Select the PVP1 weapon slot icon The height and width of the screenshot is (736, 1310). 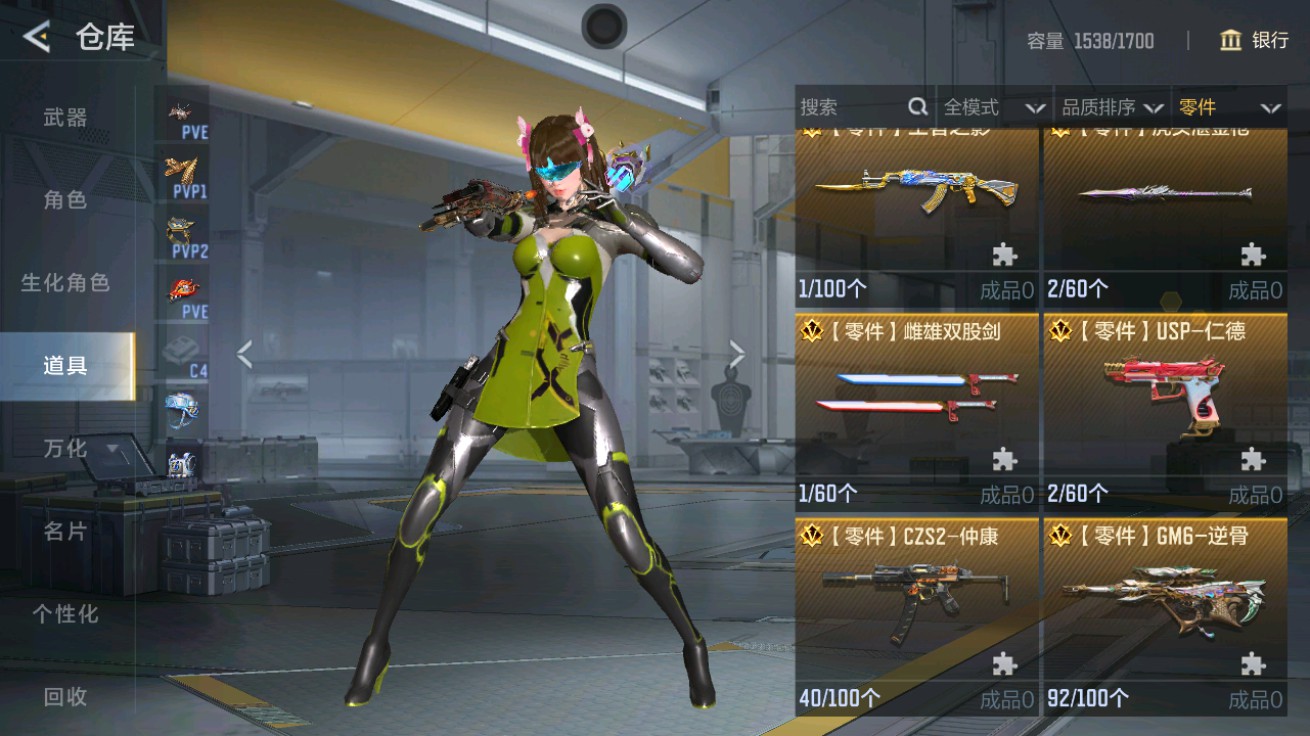[x=181, y=175]
